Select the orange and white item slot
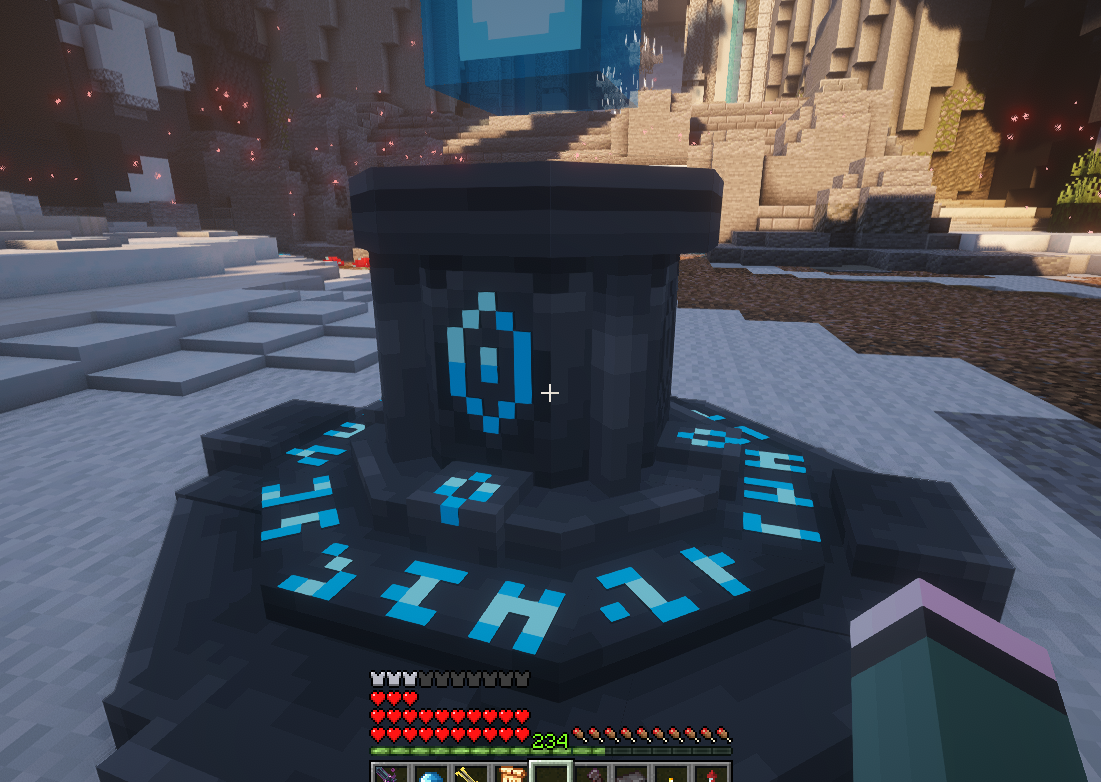Image resolution: width=1101 pixels, height=782 pixels. tap(510, 774)
